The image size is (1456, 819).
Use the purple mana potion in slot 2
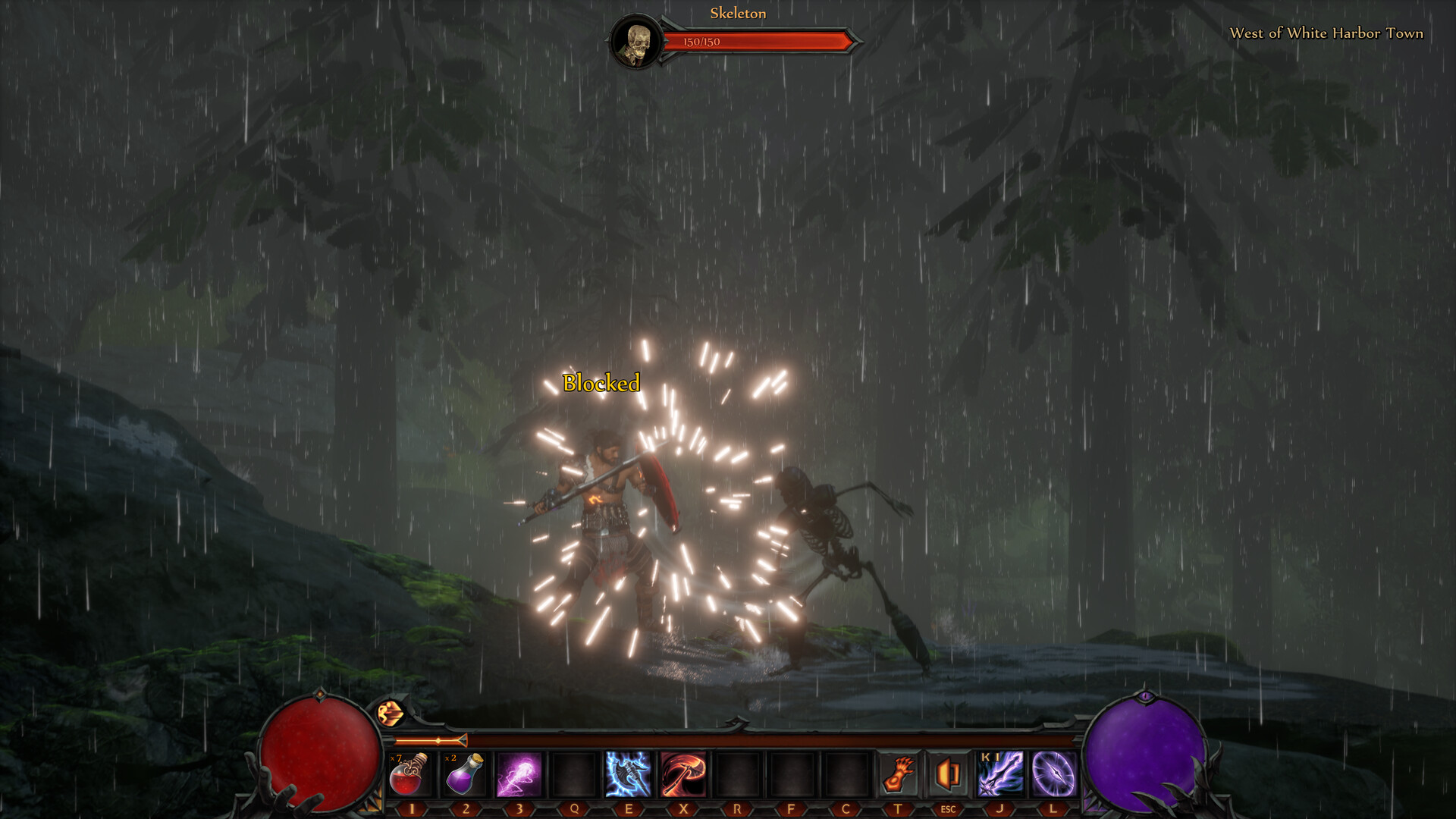[463, 773]
